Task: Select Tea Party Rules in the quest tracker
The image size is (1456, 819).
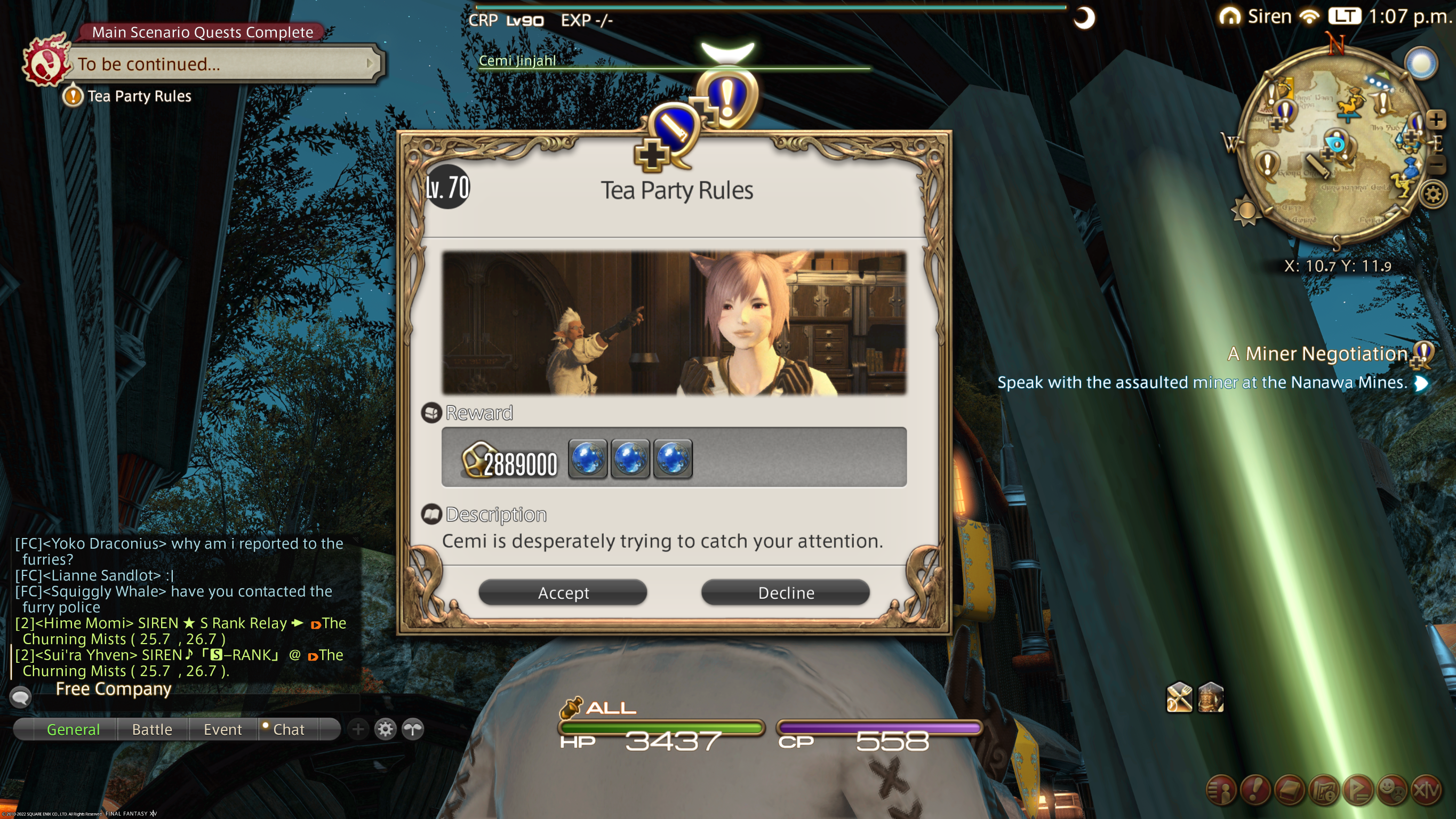Action: (x=139, y=96)
